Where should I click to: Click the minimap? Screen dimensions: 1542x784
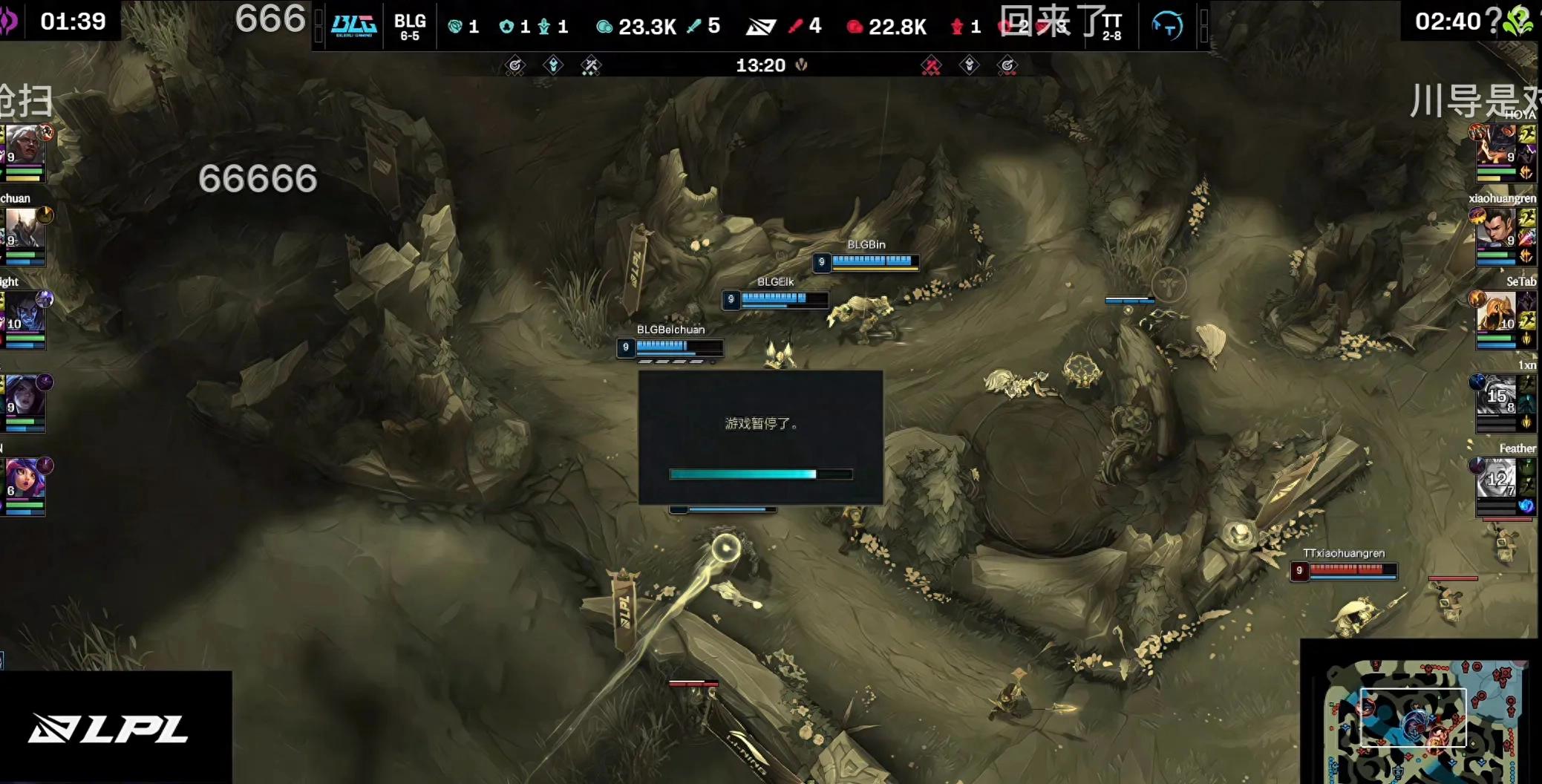[x=1421, y=720]
